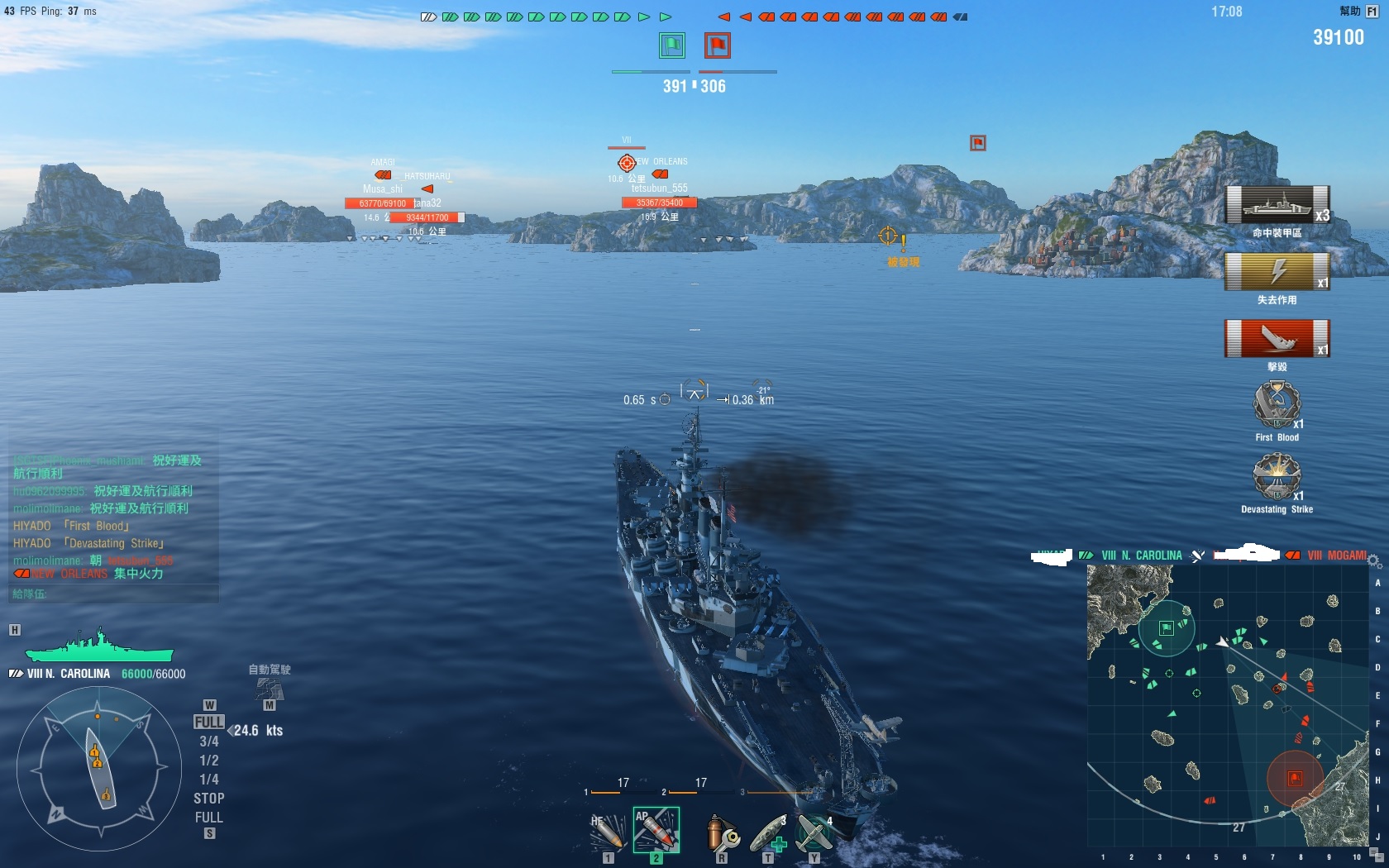Click the ship heading compass display
This screenshot has height=868, width=1389.
[x=98, y=769]
